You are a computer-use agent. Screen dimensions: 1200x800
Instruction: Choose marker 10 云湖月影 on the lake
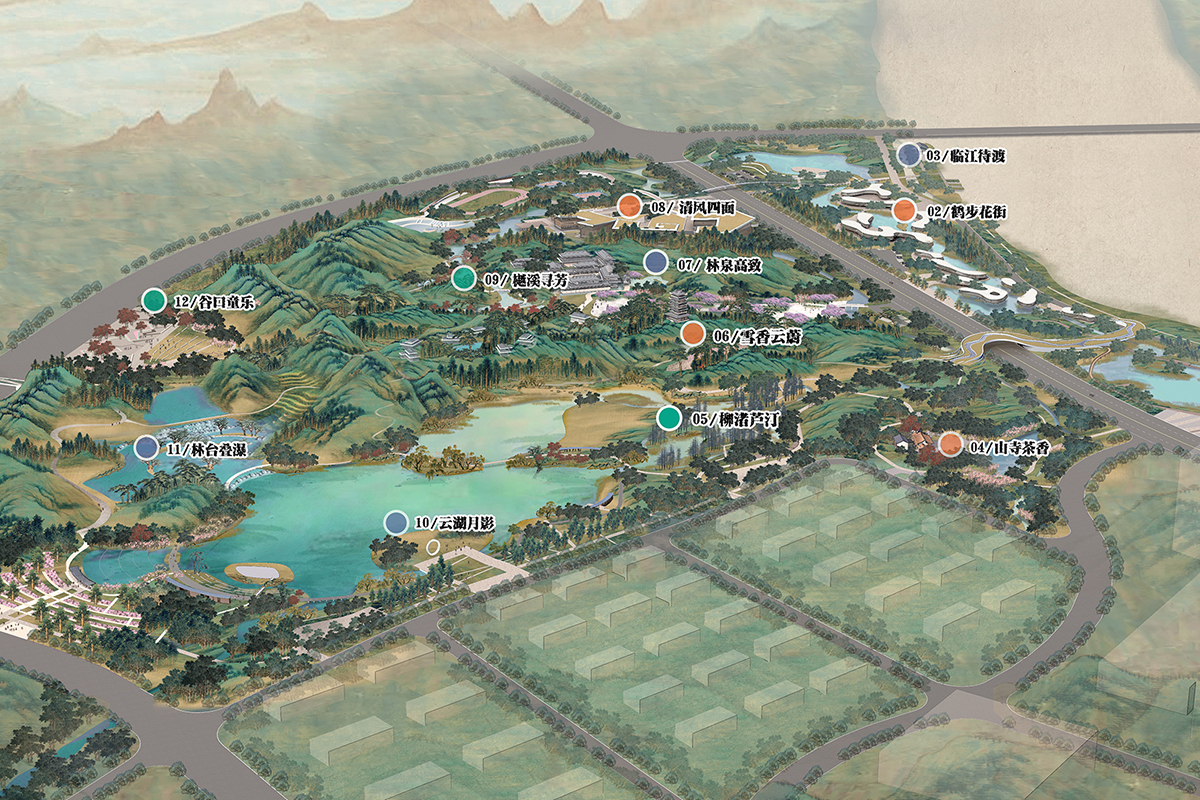click(396, 522)
